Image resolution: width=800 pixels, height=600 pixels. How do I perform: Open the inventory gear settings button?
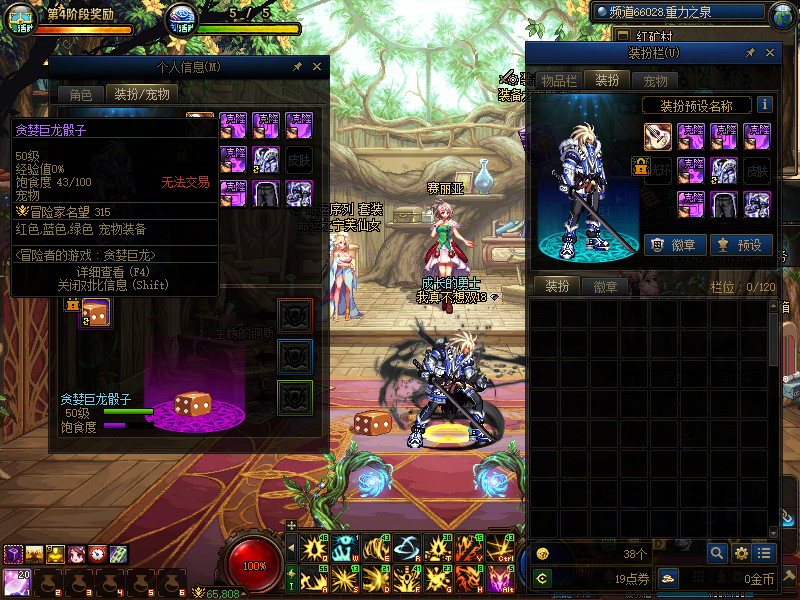[741, 552]
